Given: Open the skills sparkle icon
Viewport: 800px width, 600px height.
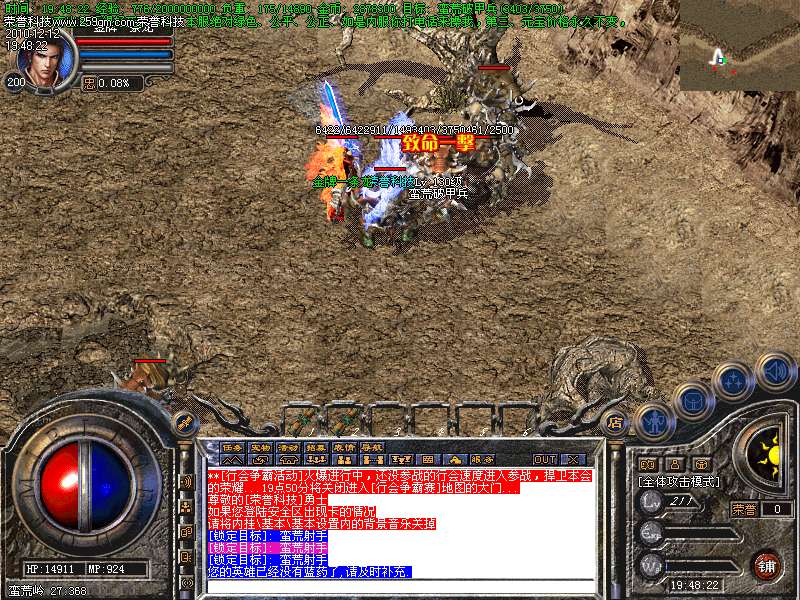Looking at the screenshot, I should click(x=734, y=380).
